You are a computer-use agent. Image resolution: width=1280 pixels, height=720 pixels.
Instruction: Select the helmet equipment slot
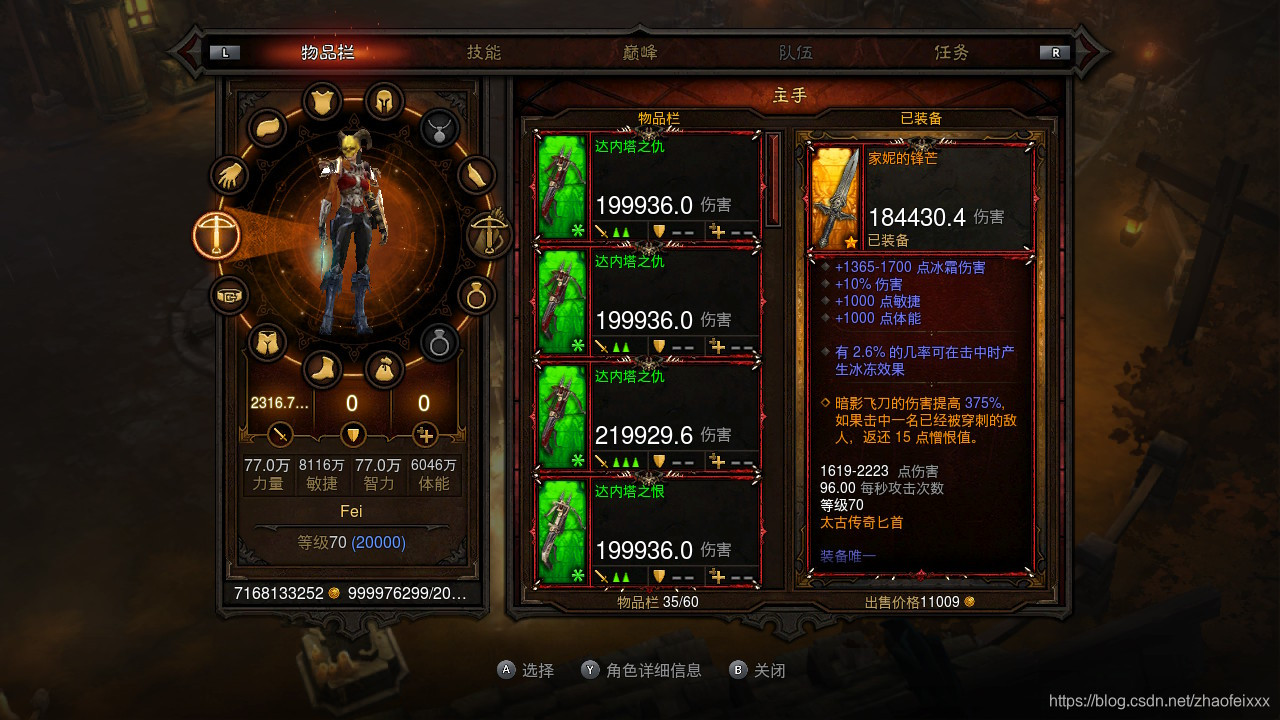click(x=383, y=101)
